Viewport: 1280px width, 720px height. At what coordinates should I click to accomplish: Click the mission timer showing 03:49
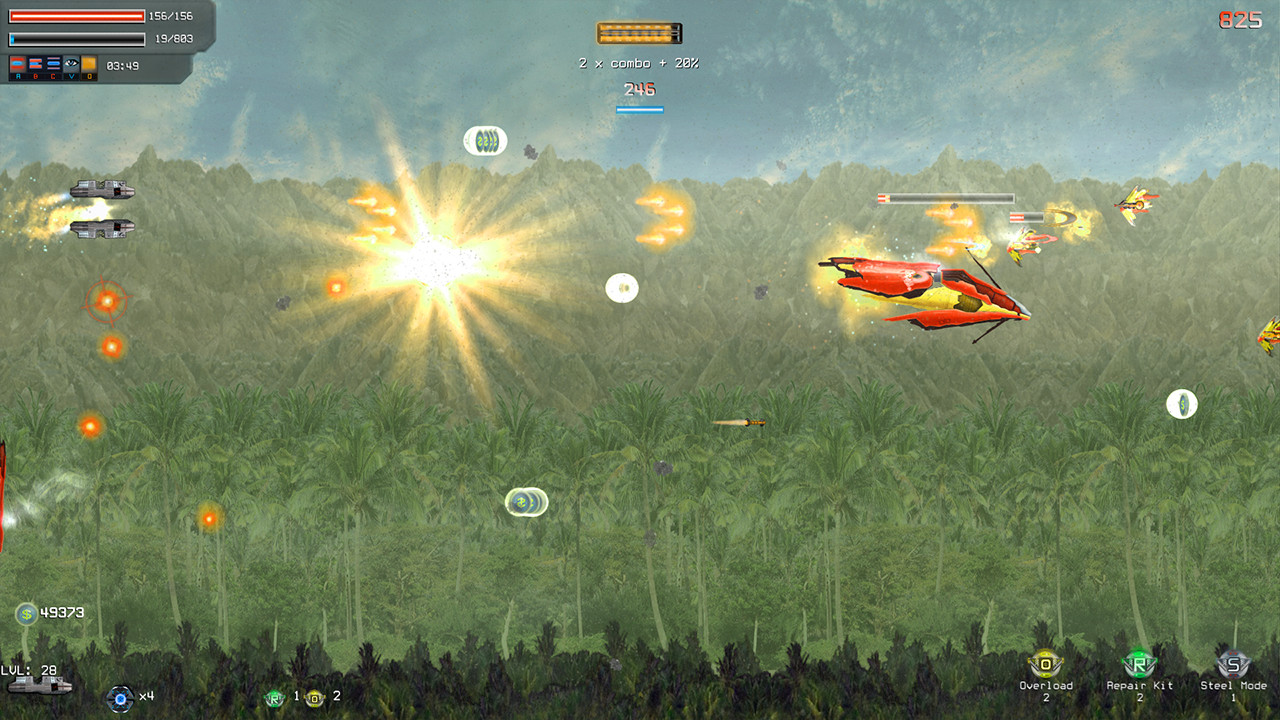point(122,65)
